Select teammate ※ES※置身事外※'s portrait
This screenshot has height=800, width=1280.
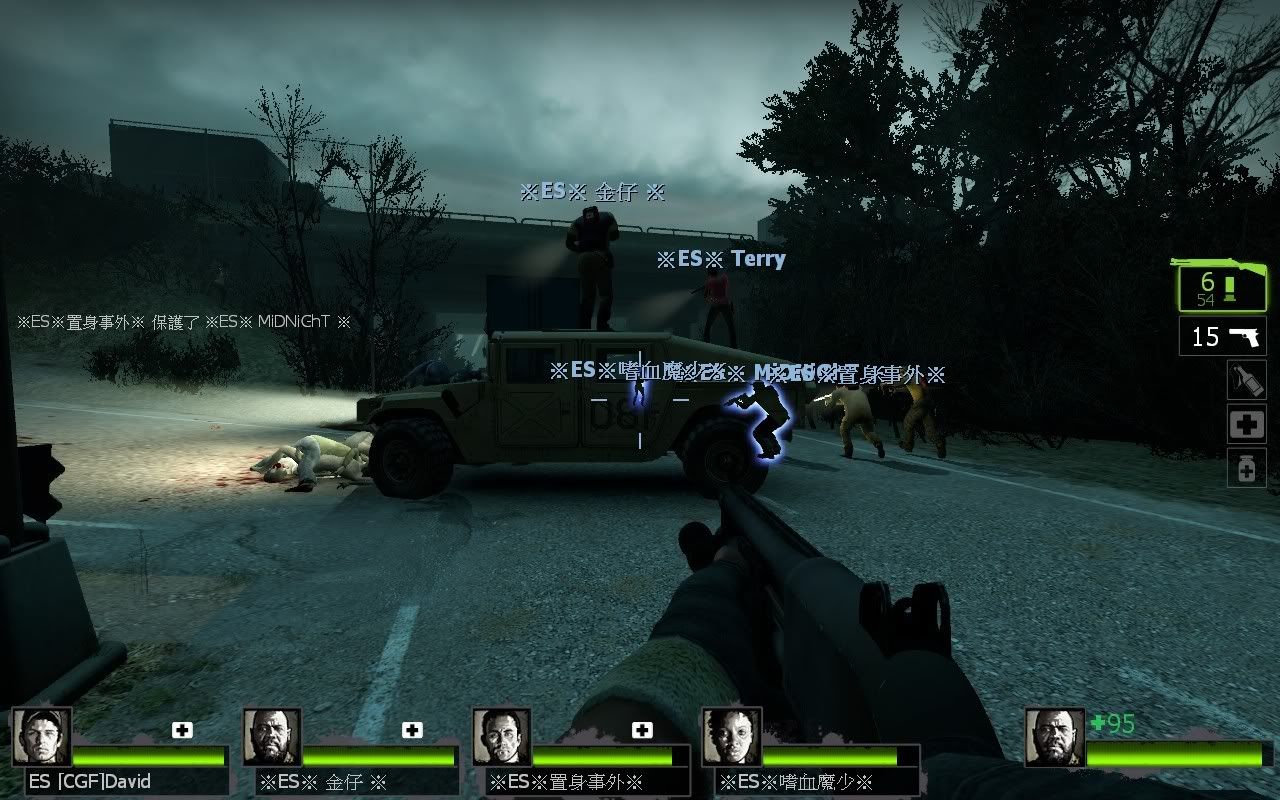pos(502,738)
